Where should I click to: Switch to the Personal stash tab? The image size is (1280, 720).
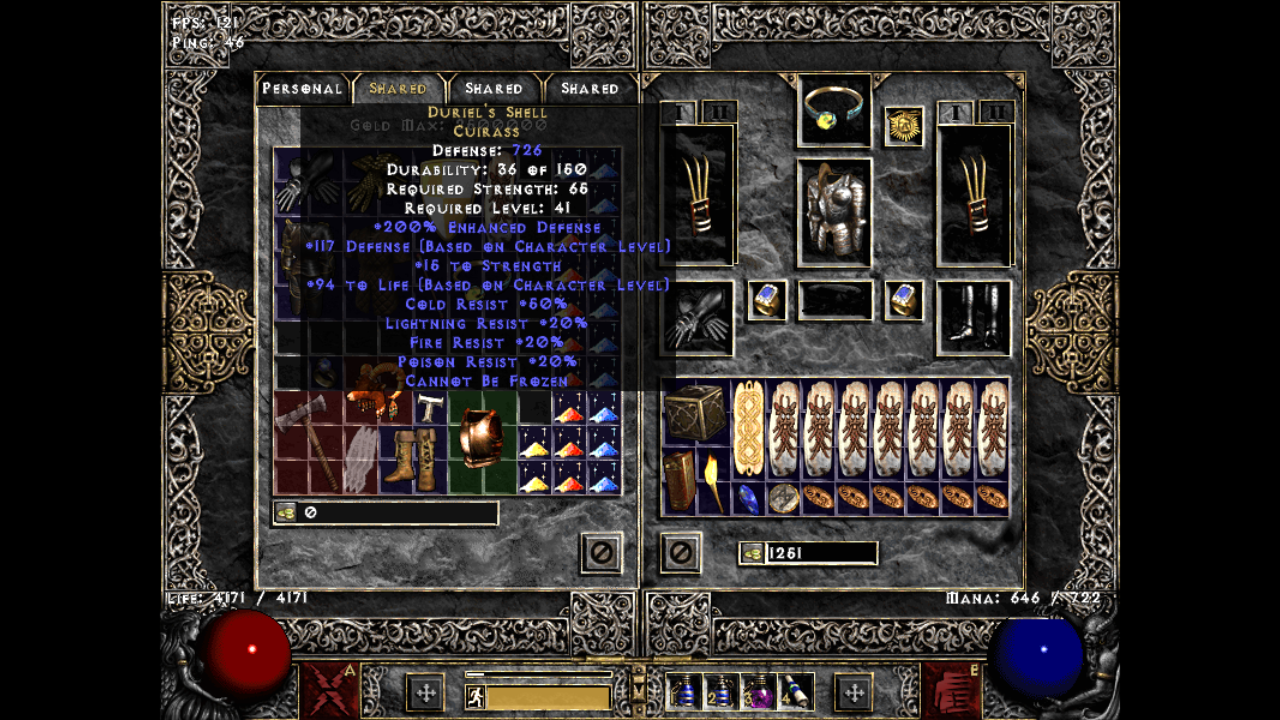(302, 89)
